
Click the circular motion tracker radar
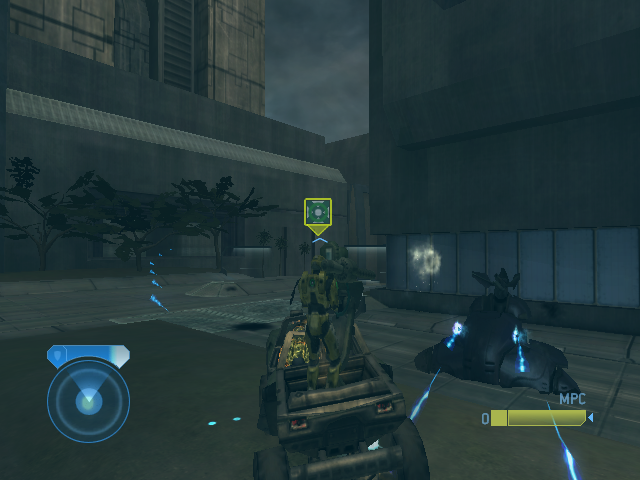pyautogui.click(x=88, y=400)
